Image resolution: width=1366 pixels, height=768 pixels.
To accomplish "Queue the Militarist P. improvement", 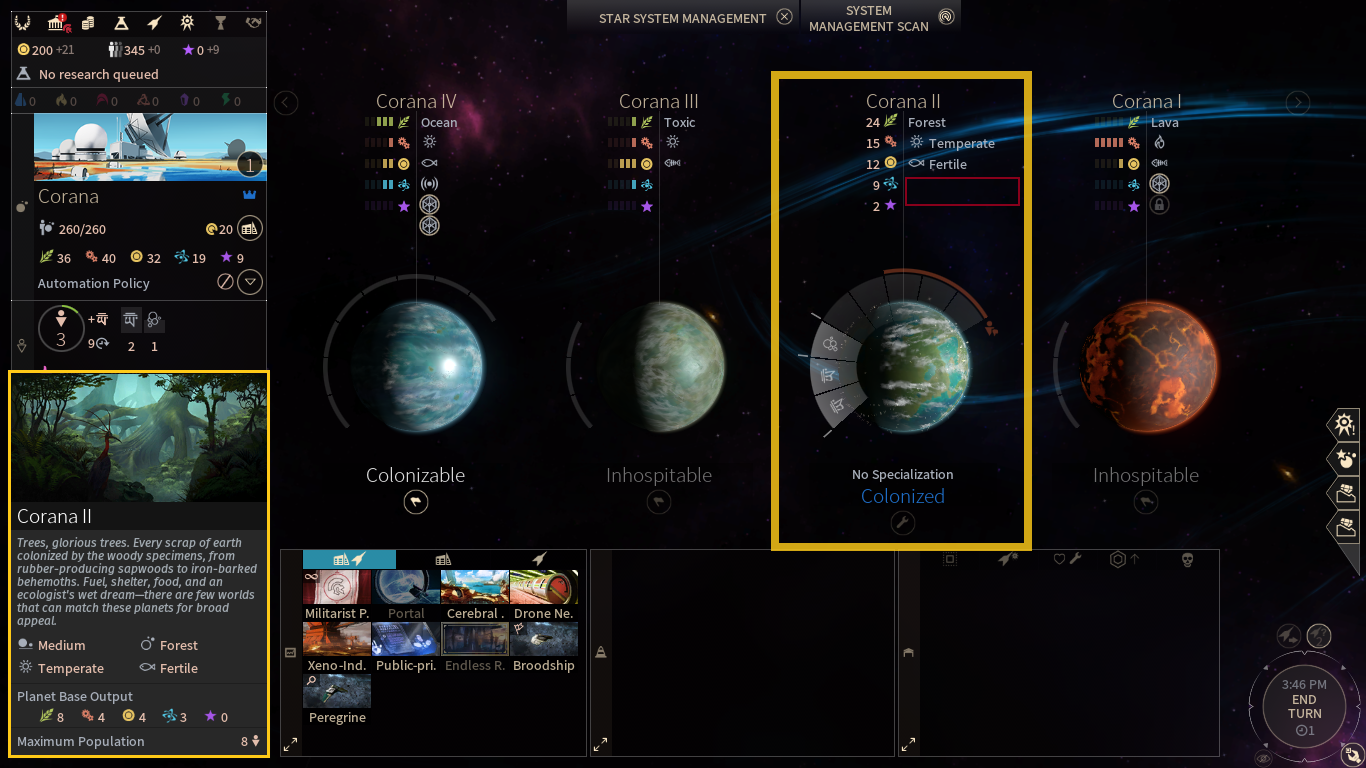I will (x=337, y=595).
